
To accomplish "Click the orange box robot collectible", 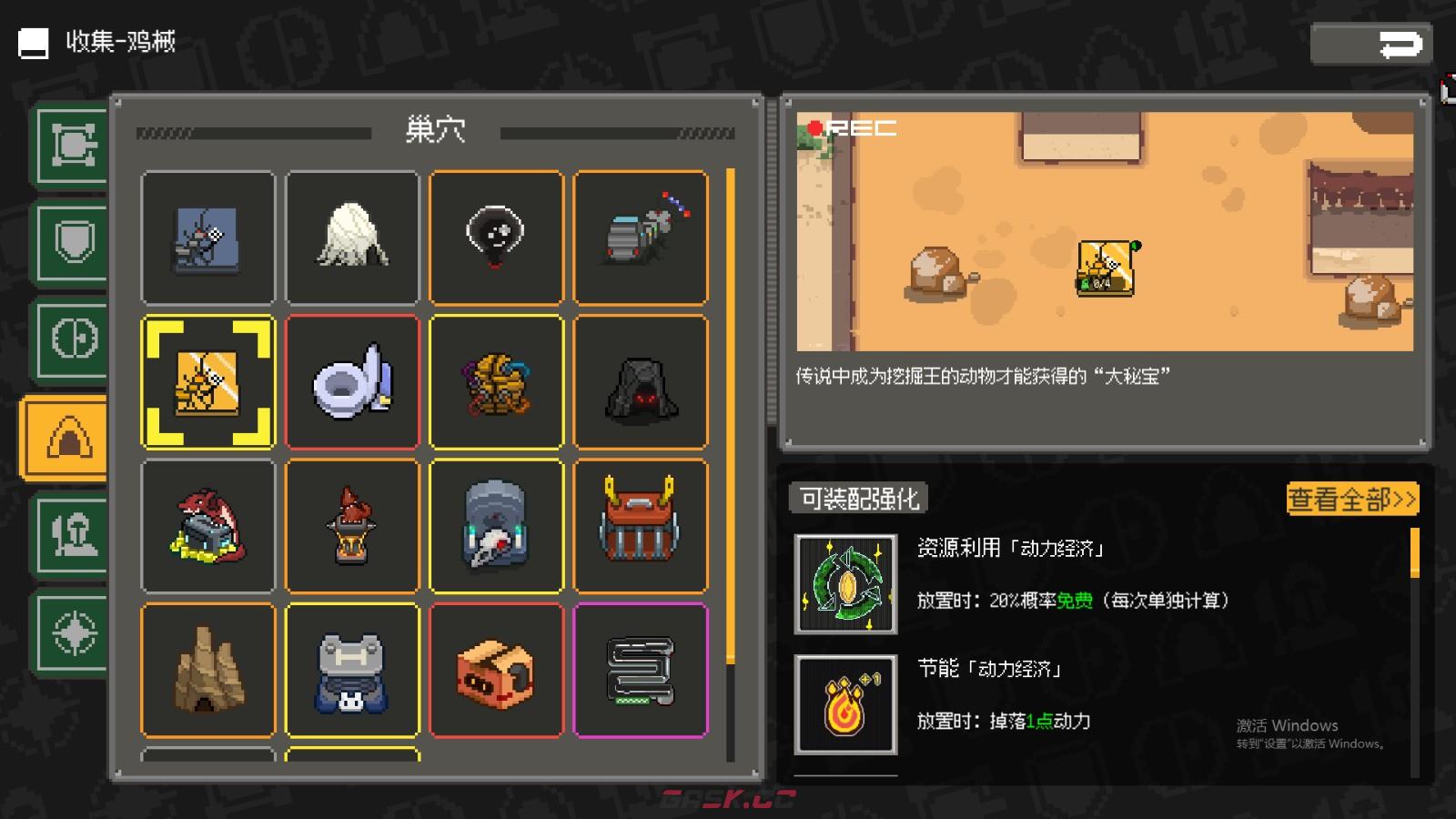I will coord(496,669).
